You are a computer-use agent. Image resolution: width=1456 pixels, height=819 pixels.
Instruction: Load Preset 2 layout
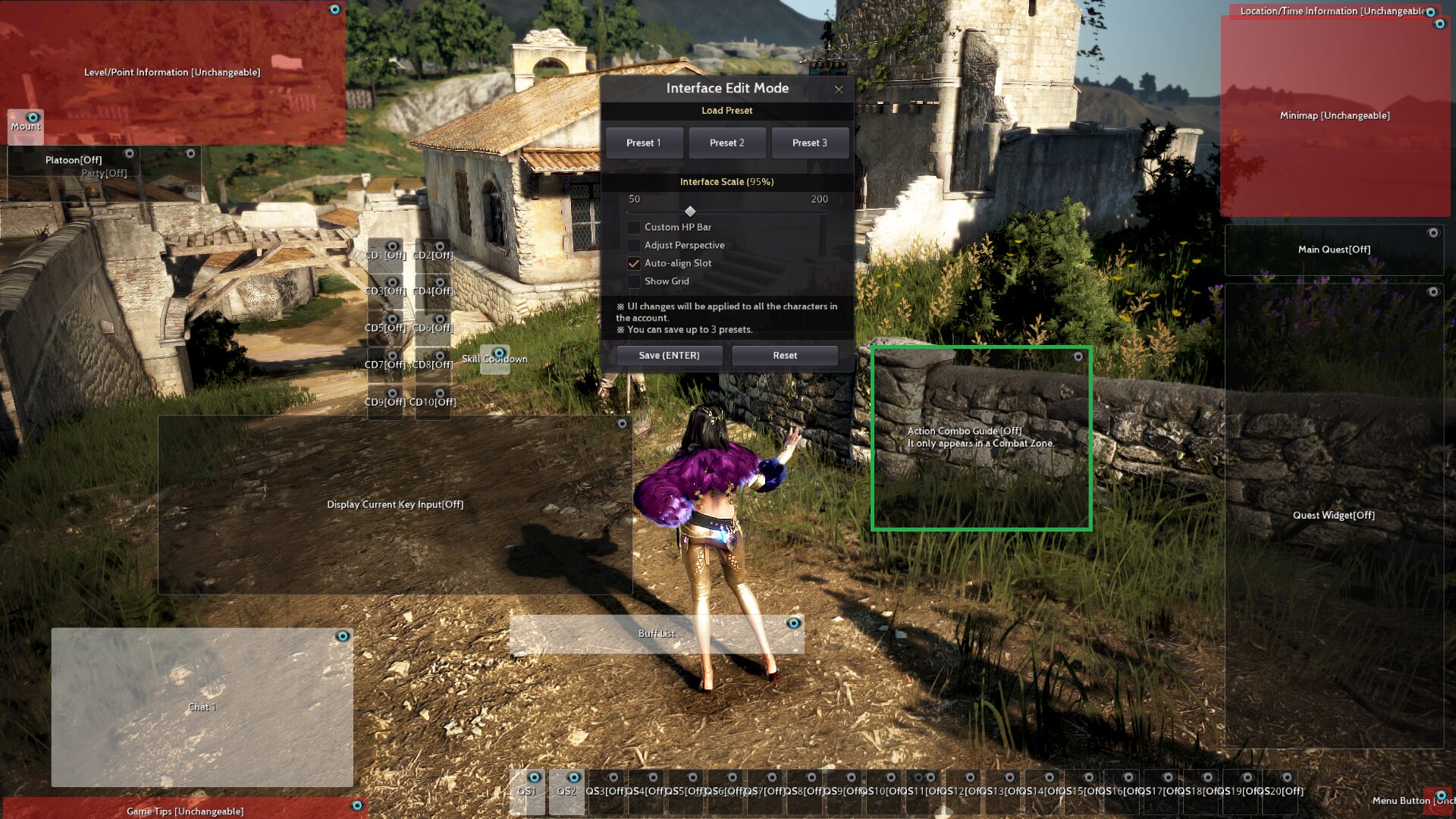[726, 143]
